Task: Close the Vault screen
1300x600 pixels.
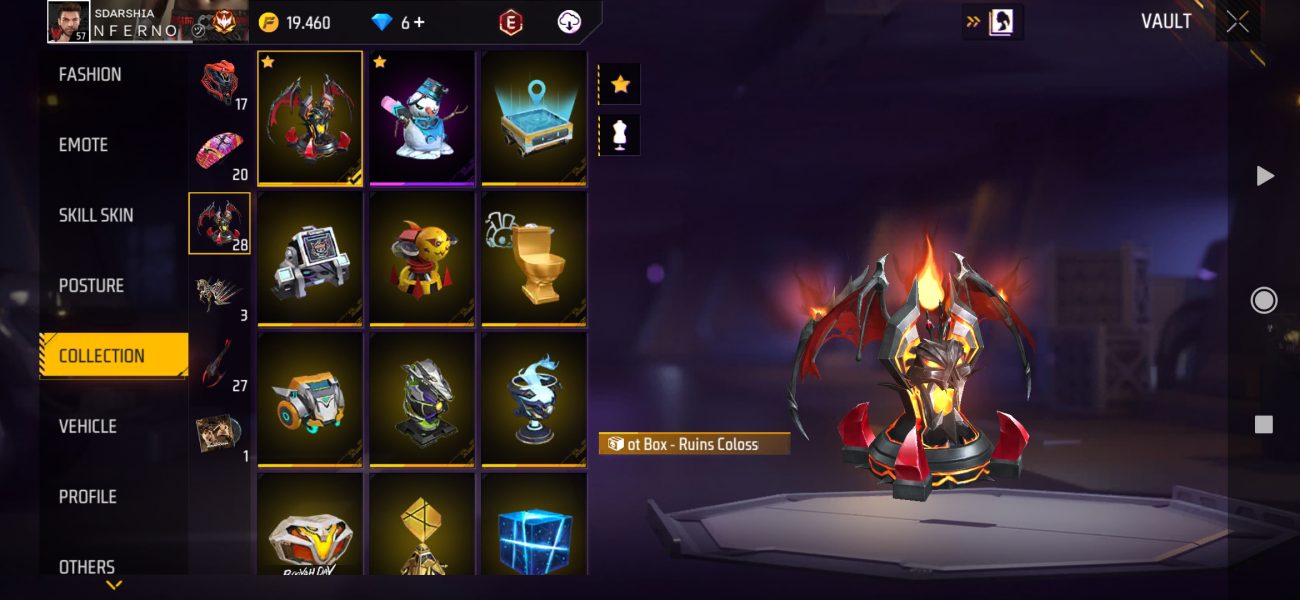Action: pos(1237,22)
